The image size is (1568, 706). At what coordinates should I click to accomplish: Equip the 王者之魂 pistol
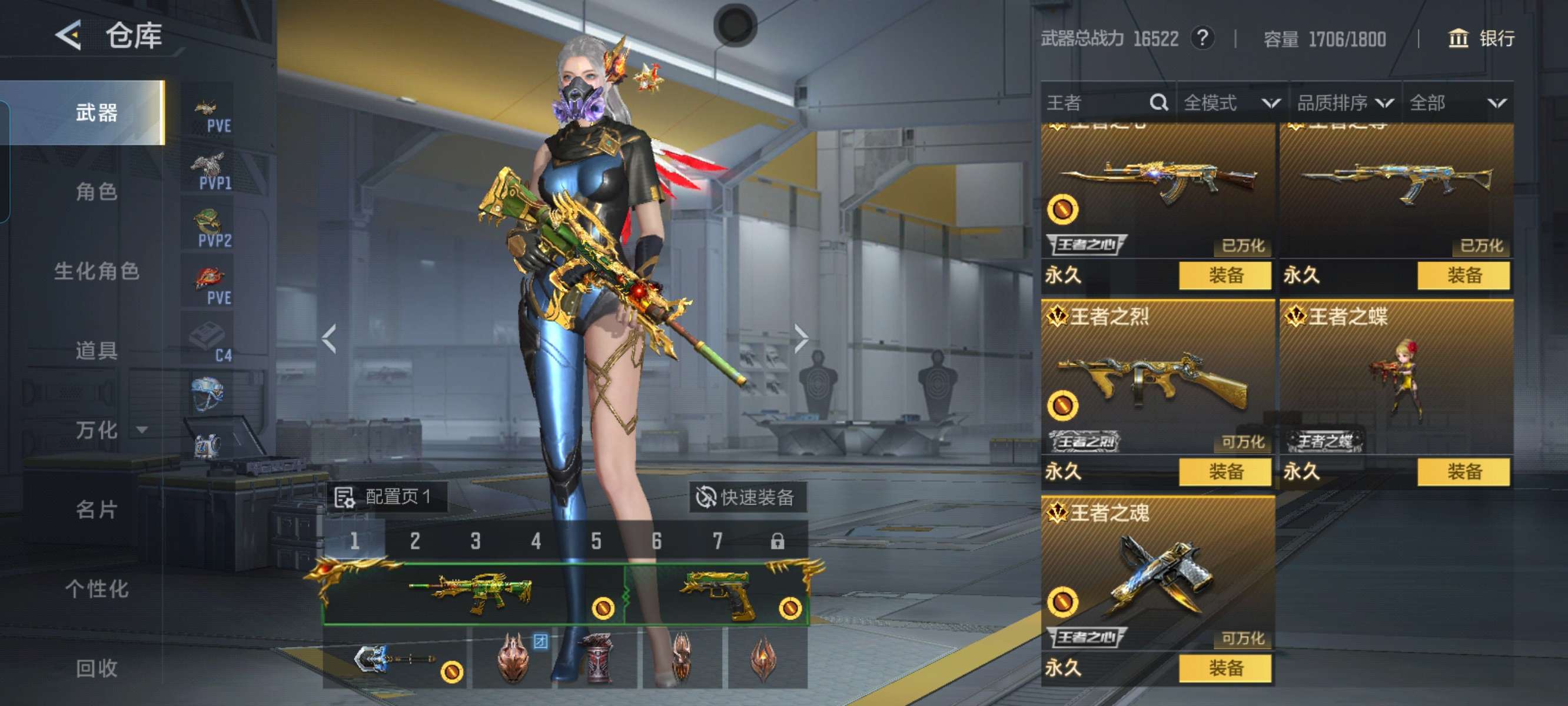1225,668
